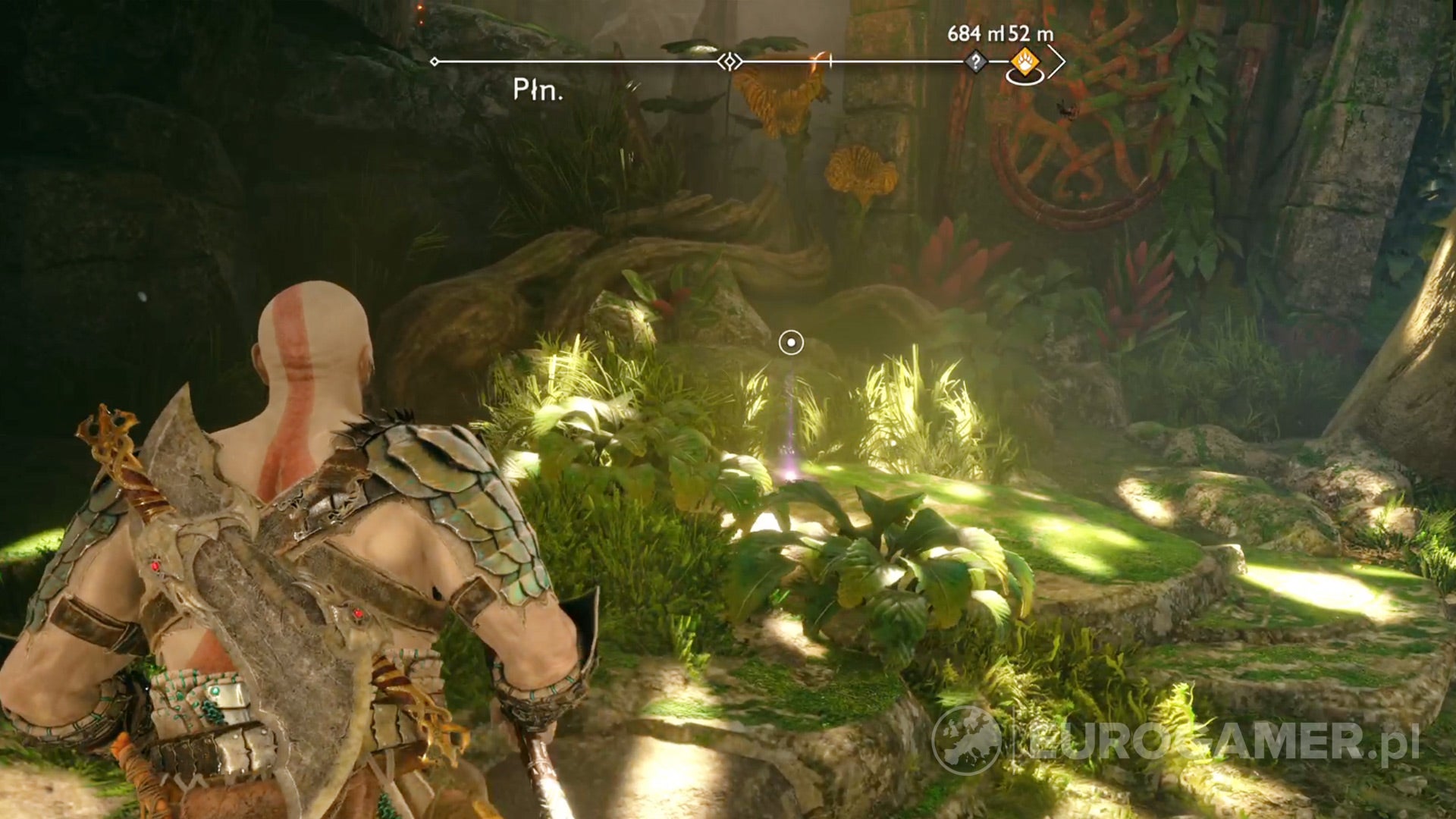Viewport: 1456px width, 819px height.
Task: Click the diamond-shaped compass center marker
Action: click(730, 61)
